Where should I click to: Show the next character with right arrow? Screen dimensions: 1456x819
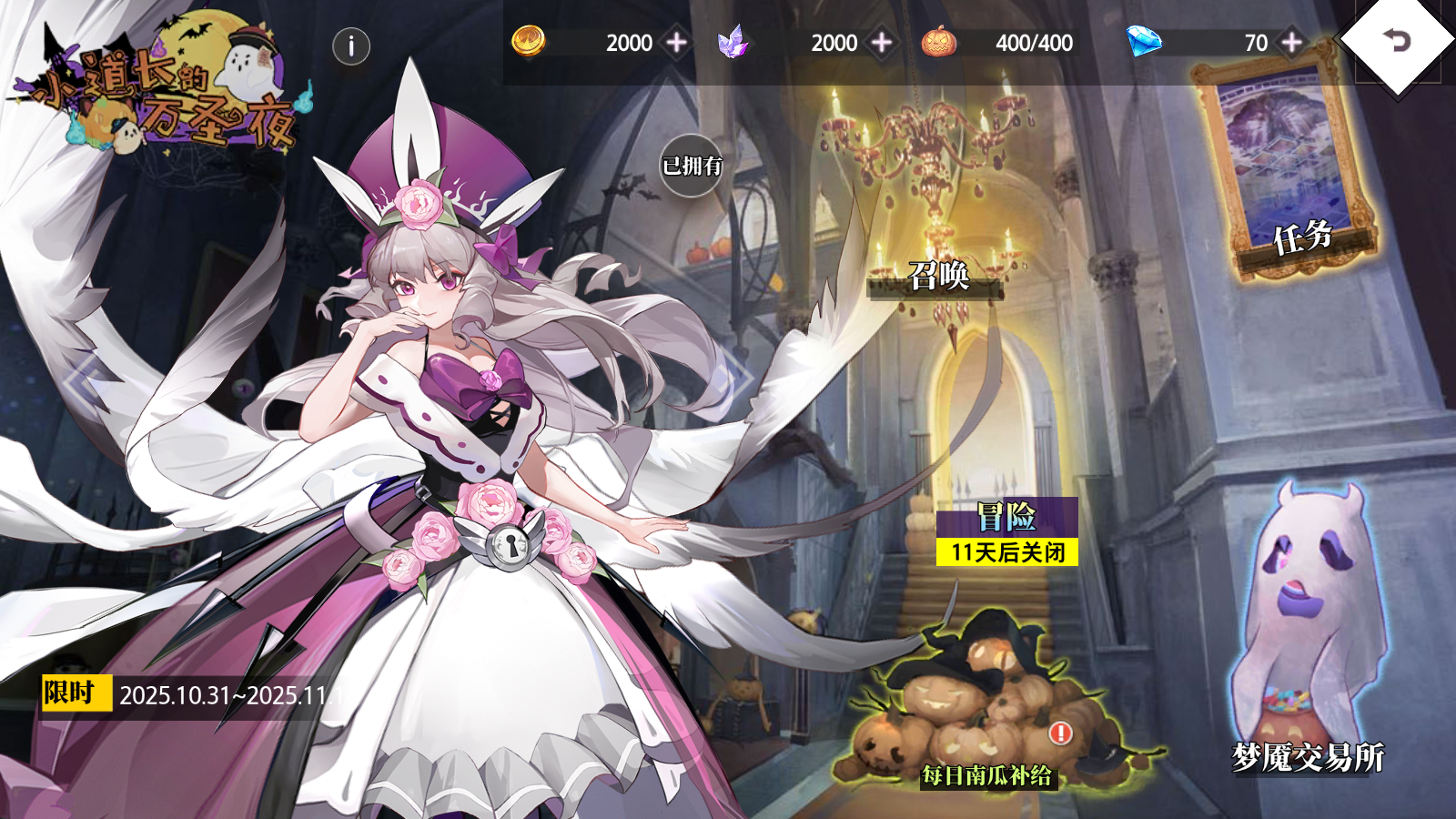pos(737,380)
